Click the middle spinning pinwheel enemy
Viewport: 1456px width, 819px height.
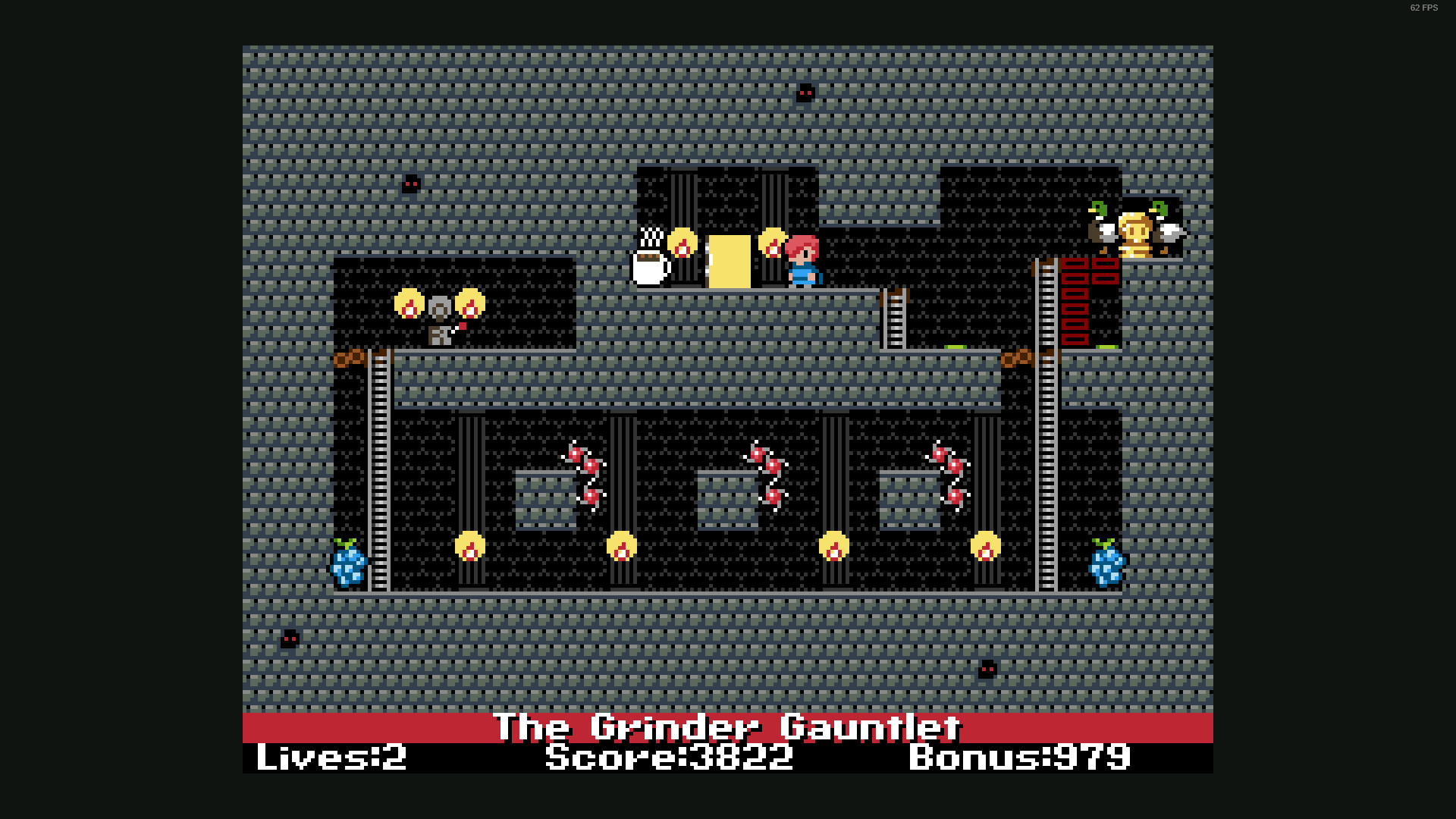tap(766, 474)
